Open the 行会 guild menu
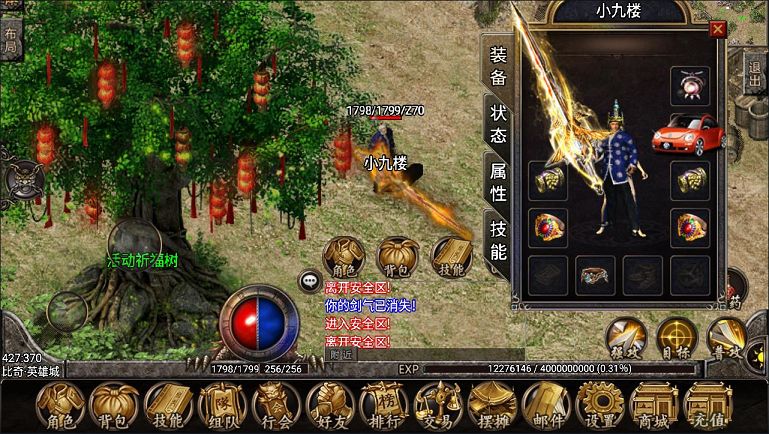The height and width of the screenshot is (434, 769). 275,406
